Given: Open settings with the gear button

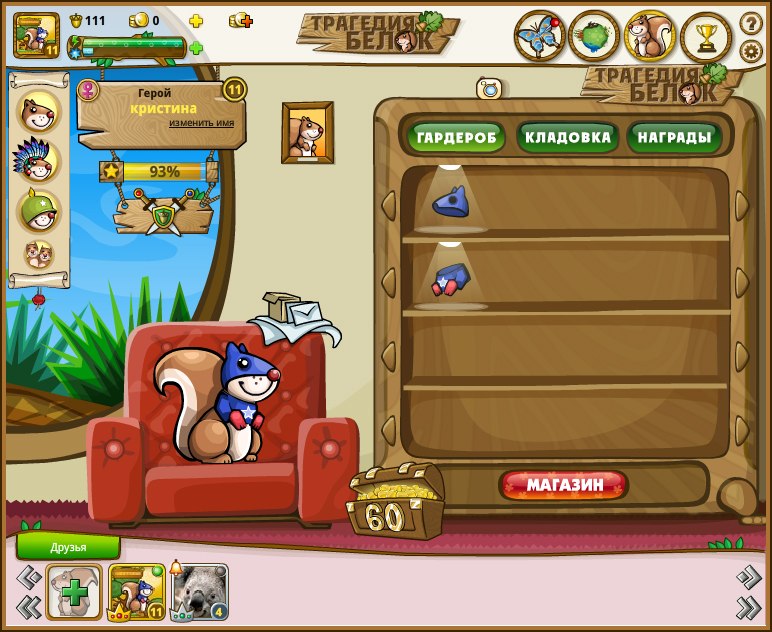Looking at the screenshot, I should [x=751, y=50].
